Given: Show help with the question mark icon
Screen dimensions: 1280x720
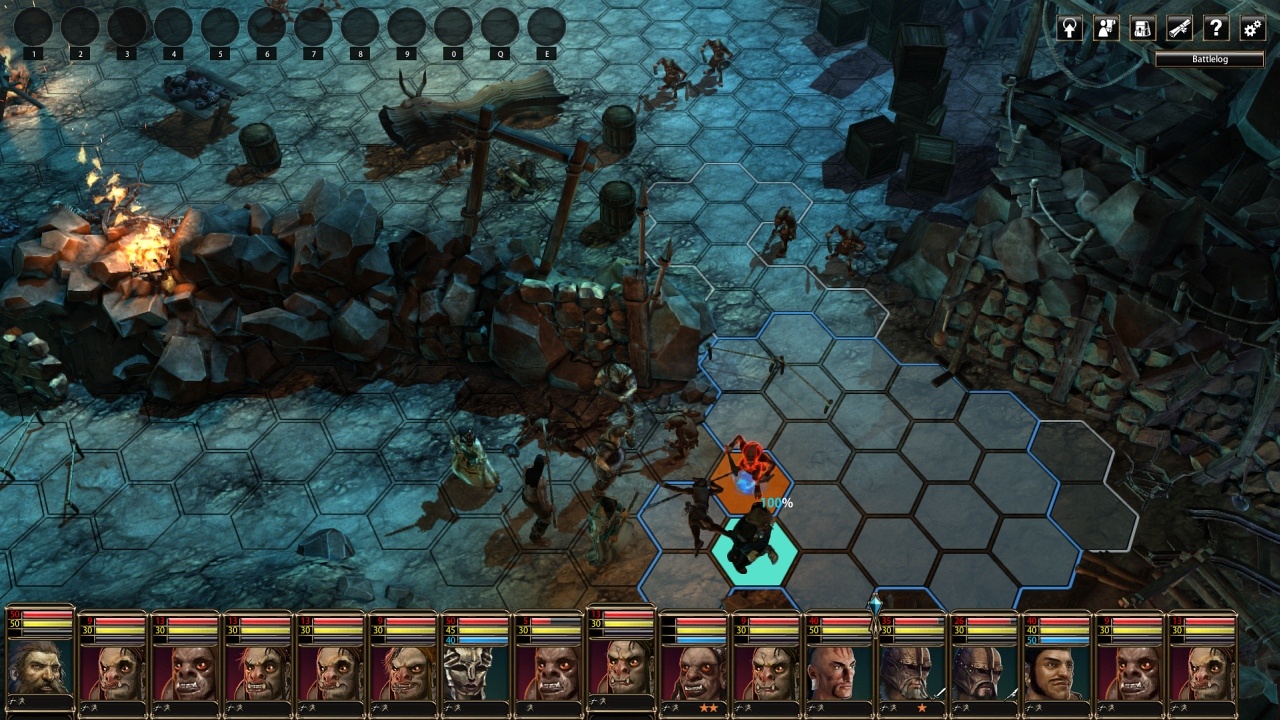Looking at the screenshot, I should pos(1216,28).
